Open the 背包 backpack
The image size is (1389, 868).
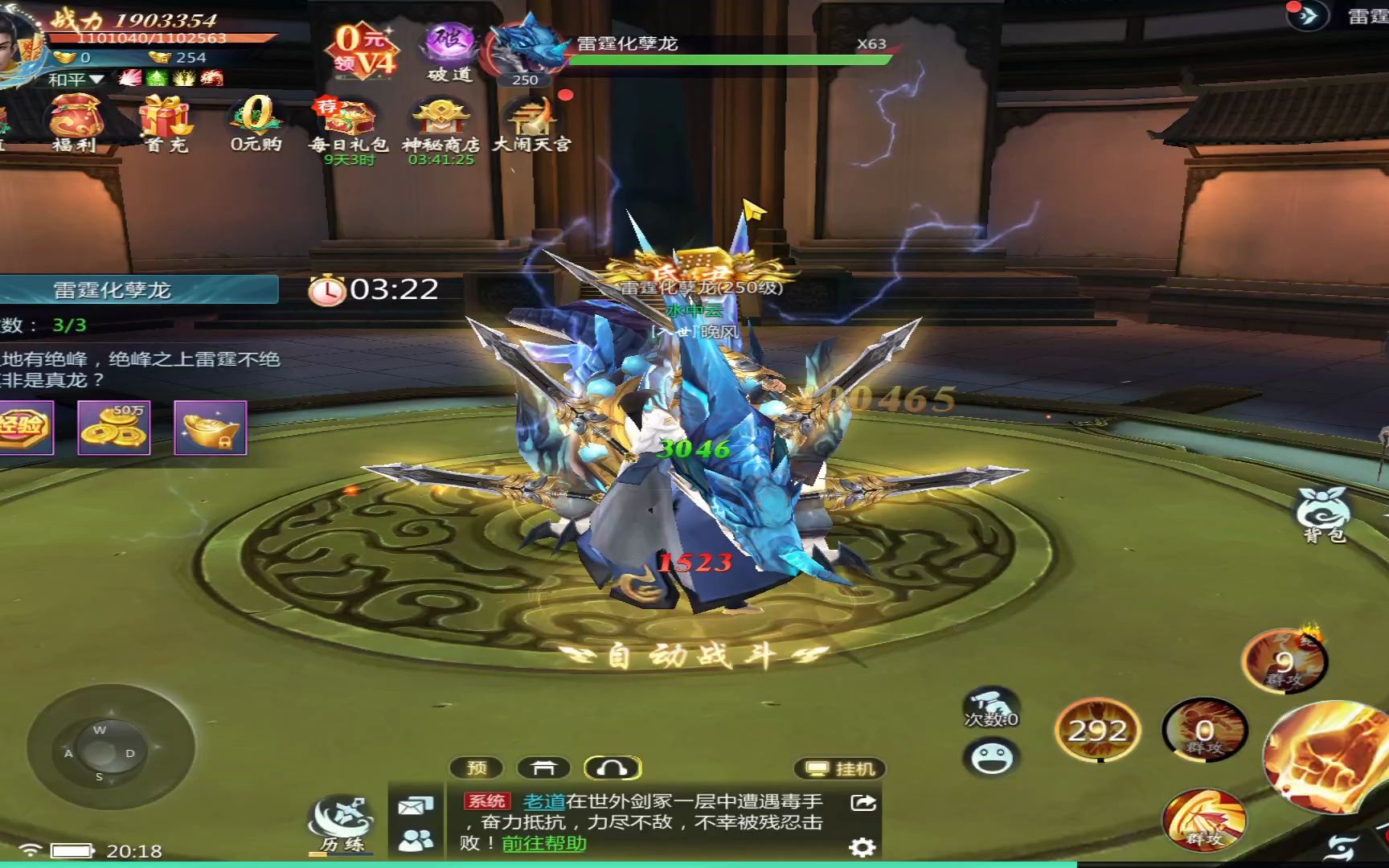coord(1322,514)
